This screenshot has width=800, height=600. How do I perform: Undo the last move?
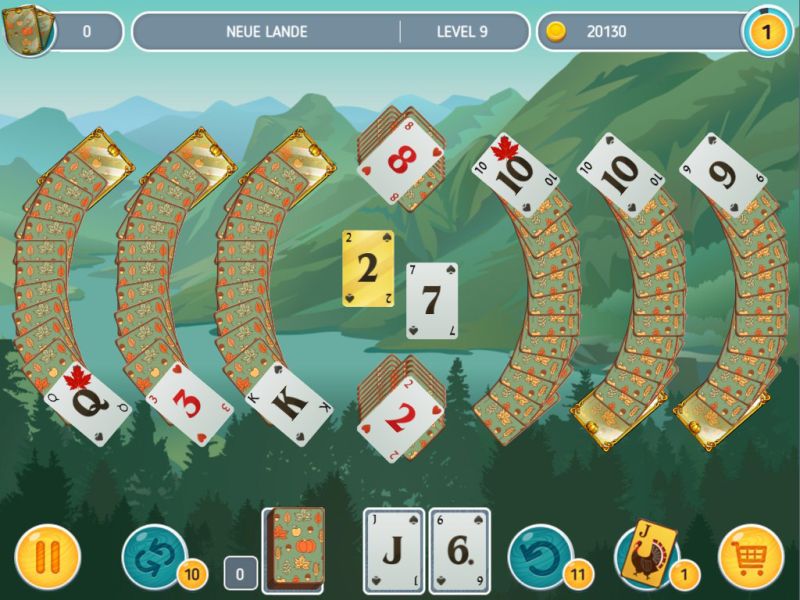(540, 556)
